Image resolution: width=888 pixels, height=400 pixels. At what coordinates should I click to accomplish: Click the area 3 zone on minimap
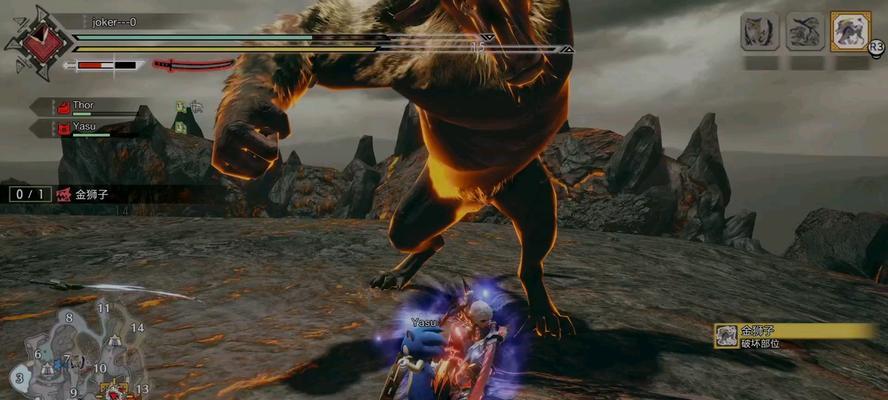click(19, 378)
